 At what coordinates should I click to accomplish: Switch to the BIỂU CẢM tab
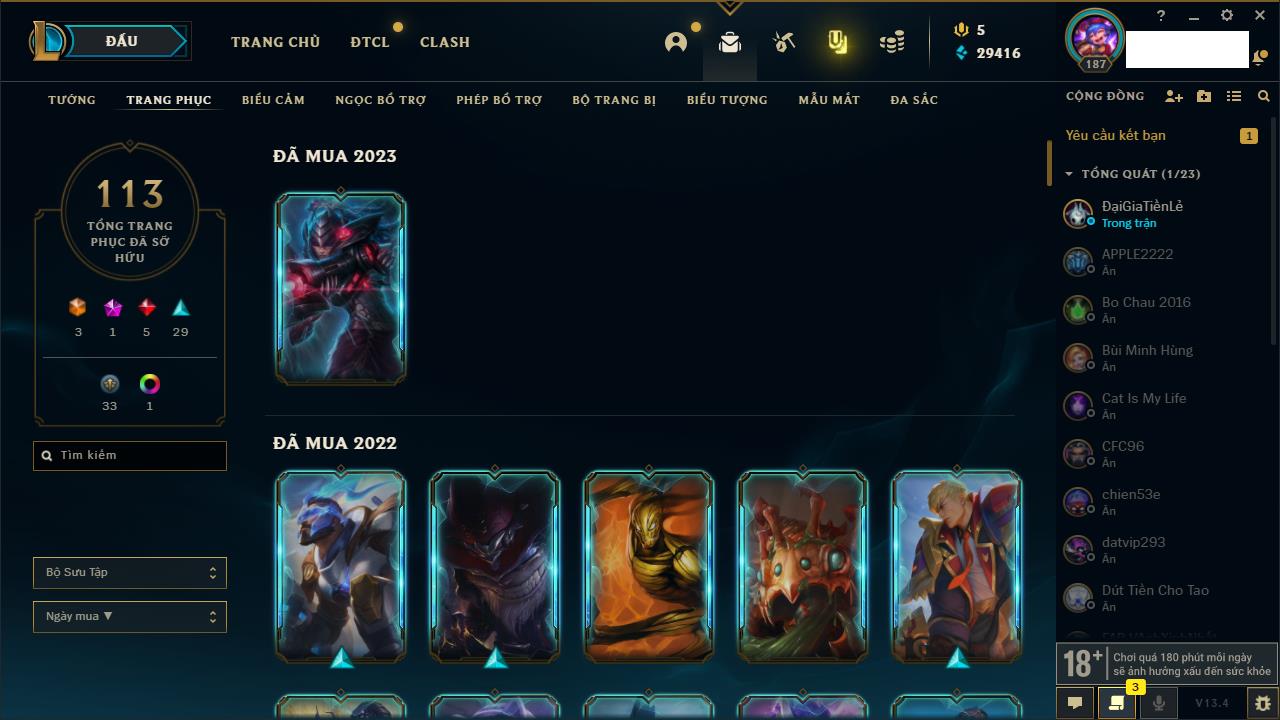273,100
